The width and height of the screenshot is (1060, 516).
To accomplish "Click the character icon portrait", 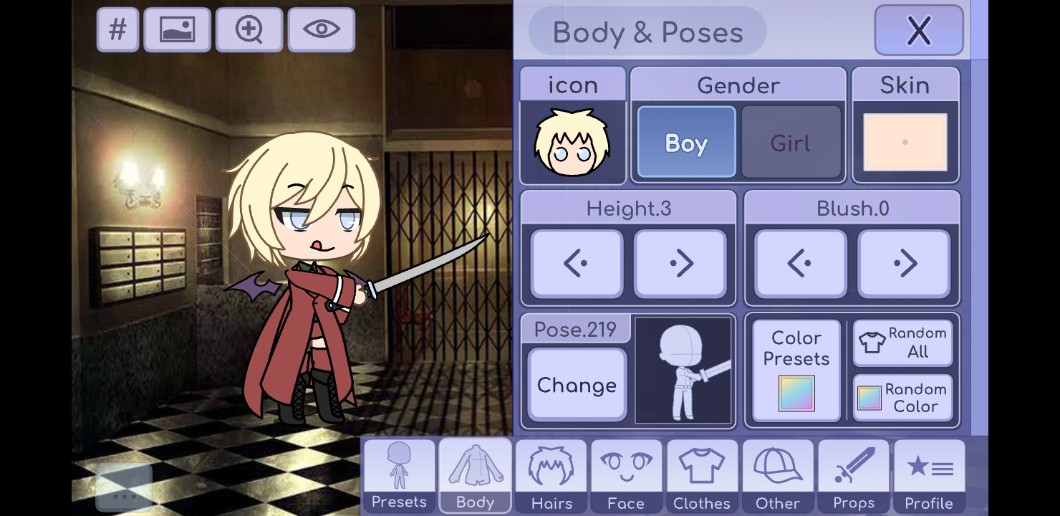I will [x=572, y=143].
